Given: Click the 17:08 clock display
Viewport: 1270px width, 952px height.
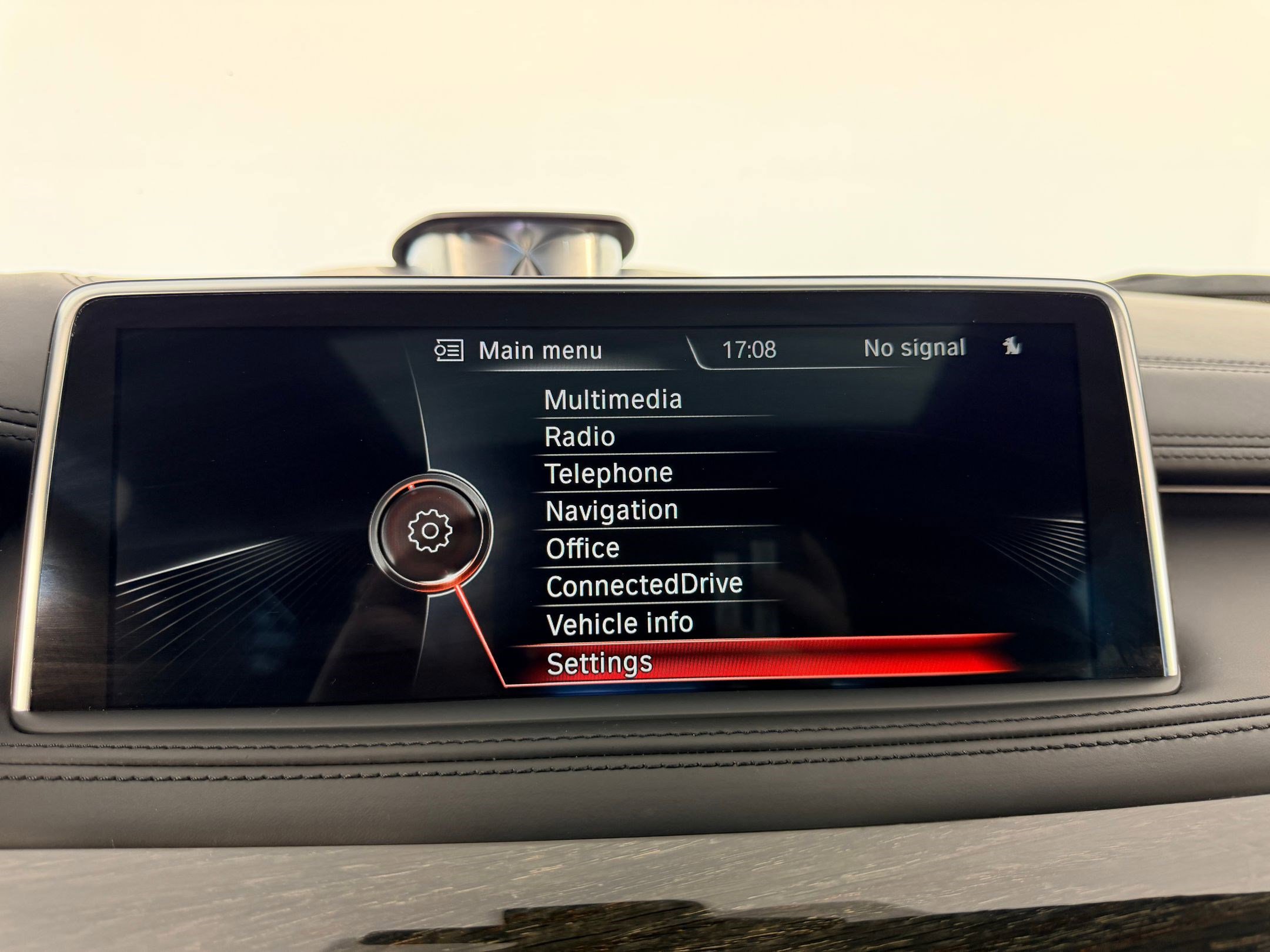Looking at the screenshot, I should 750,348.
